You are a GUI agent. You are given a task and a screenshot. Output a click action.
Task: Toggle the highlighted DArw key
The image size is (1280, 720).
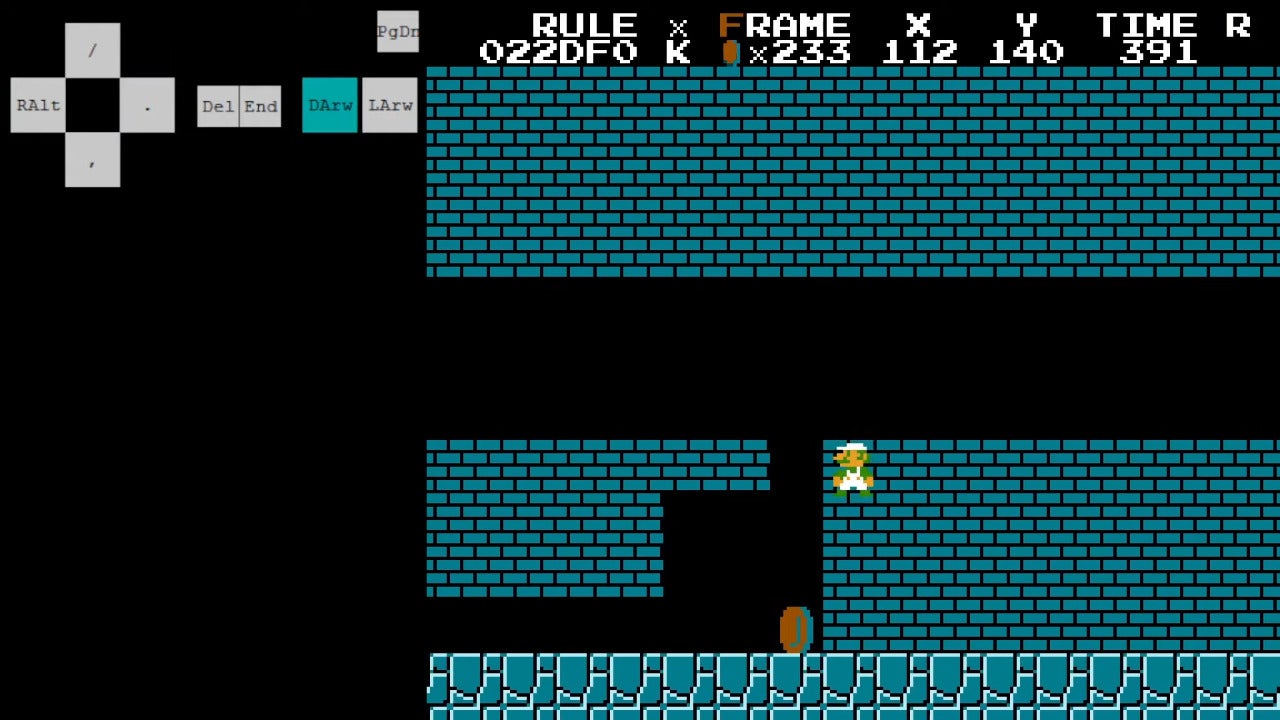[x=329, y=105]
